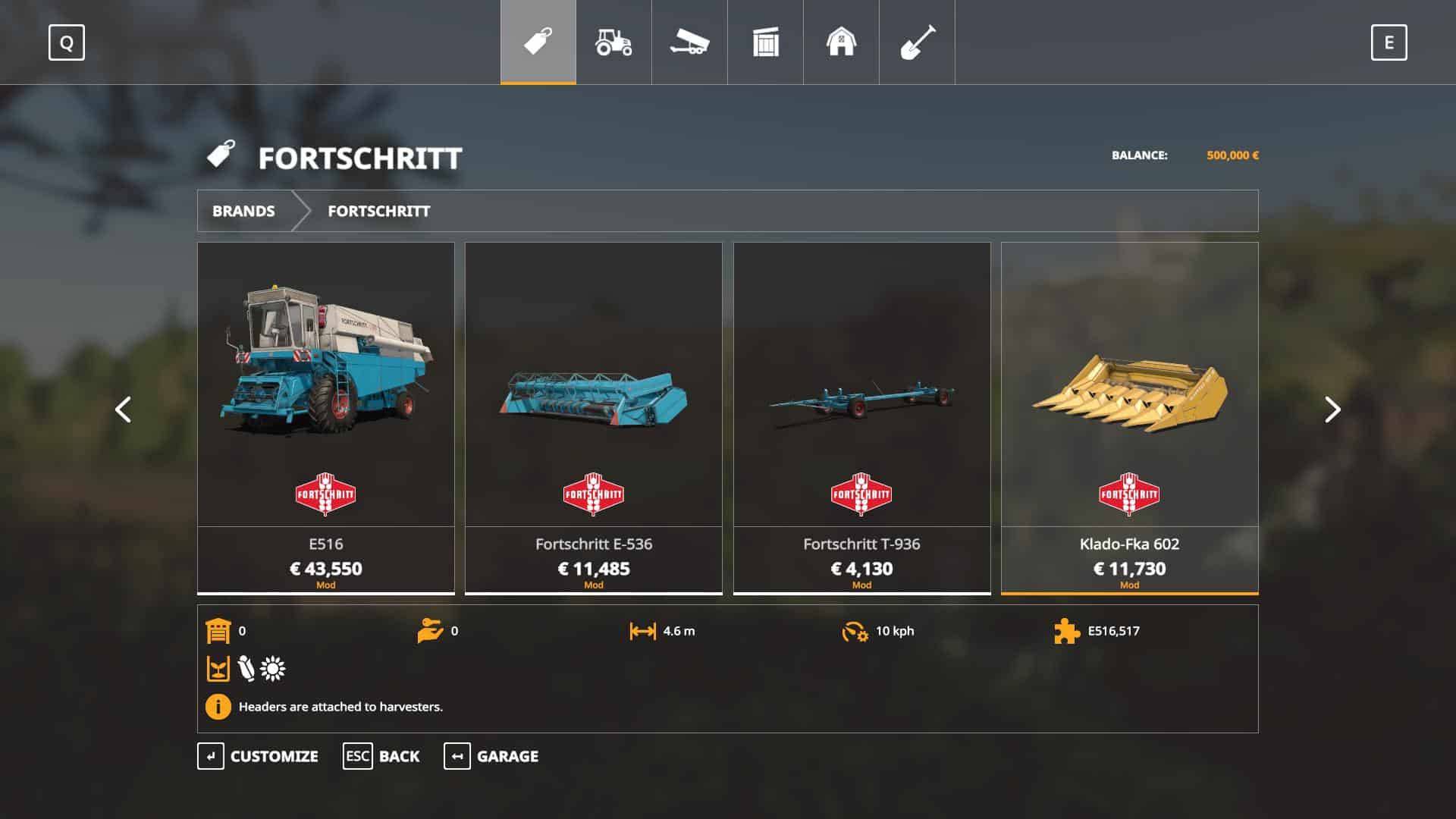Open the trailer tools tab
1456x819 pixels.
point(689,42)
